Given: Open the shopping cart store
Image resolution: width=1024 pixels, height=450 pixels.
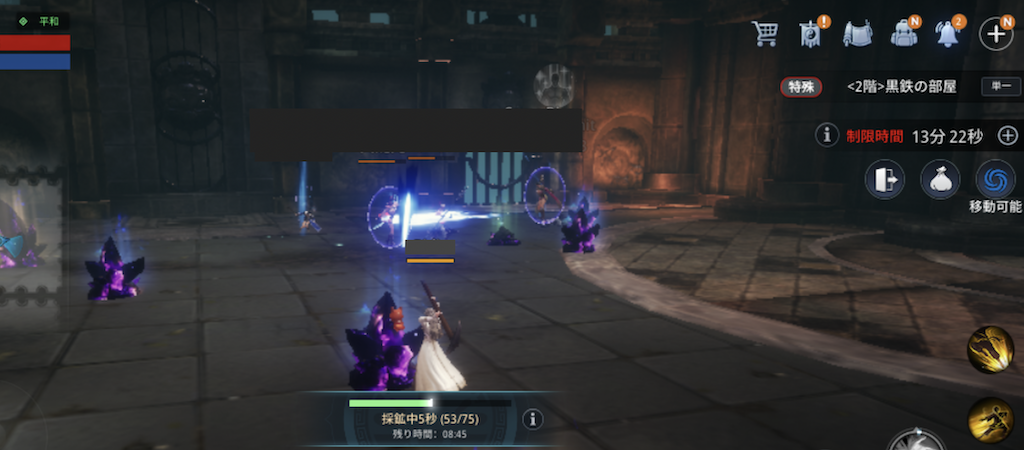Looking at the screenshot, I should (766, 34).
